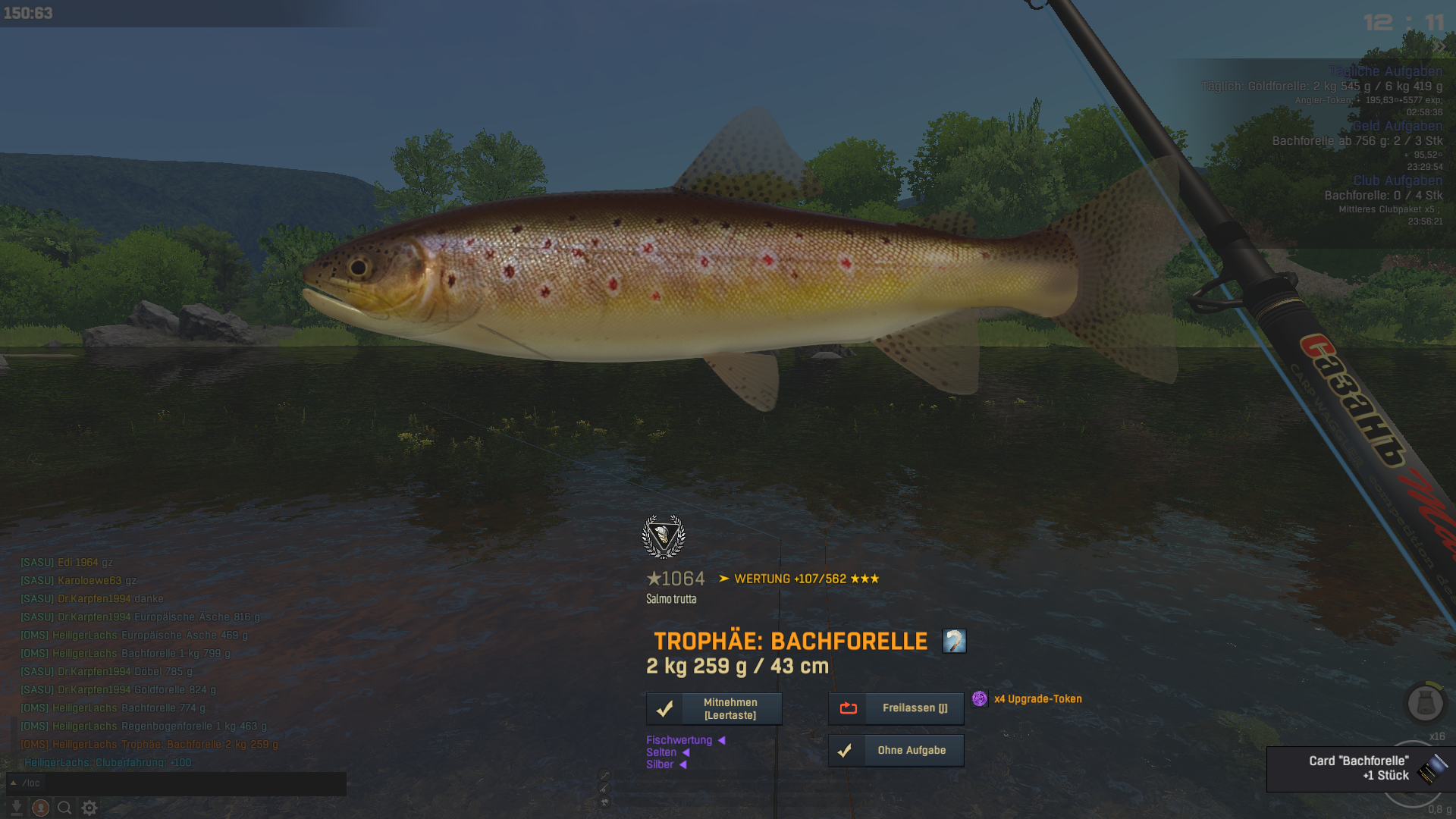The image size is (1456, 819).
Task: Open the keepnet icon
Action: pyautogui.click(x=1425, y=703)
